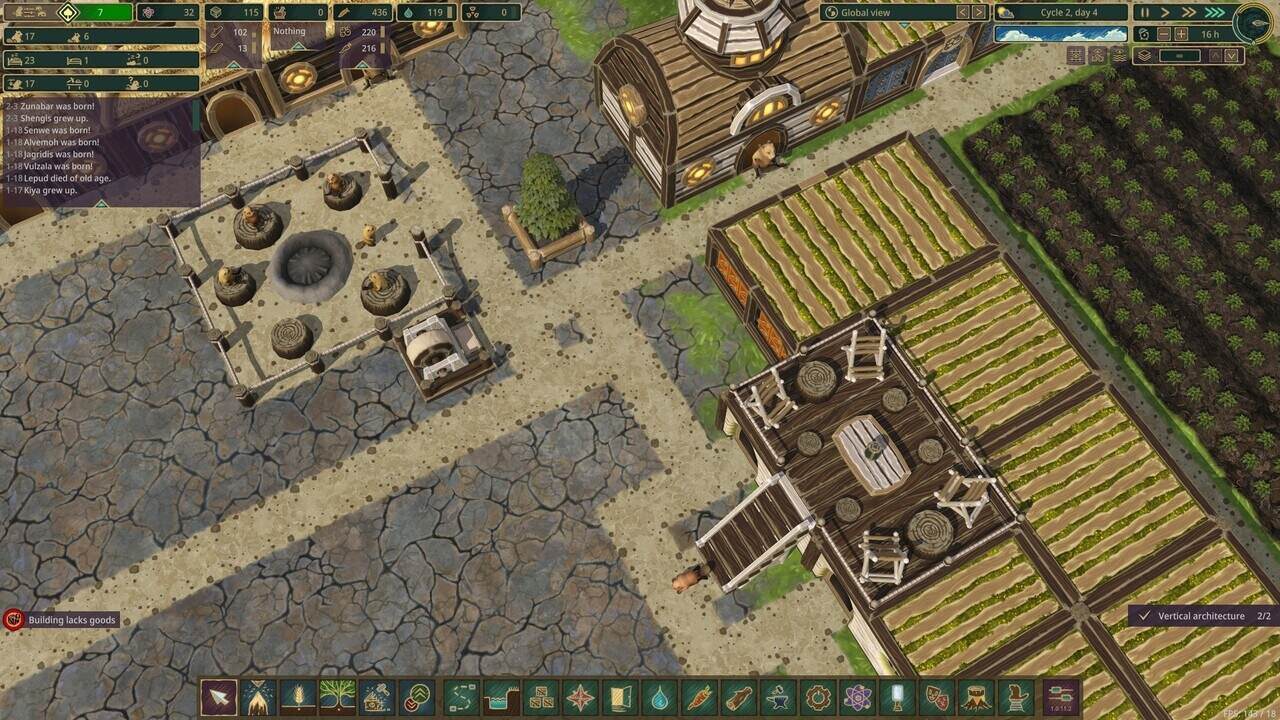
Task: Open the anvil metal building category
Action: click(779, 697)
